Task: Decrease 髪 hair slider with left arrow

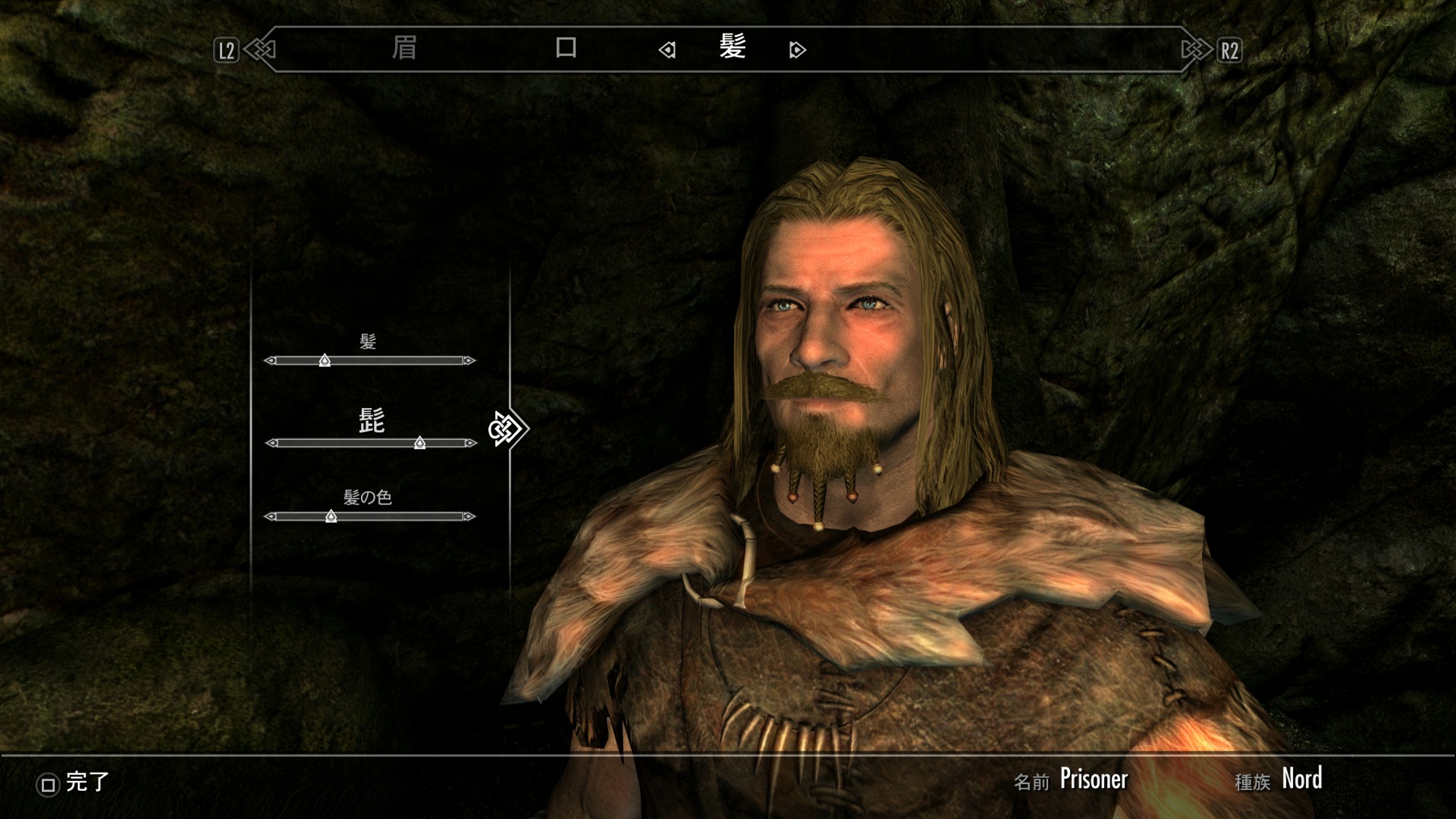Action: tap(270, 361)
